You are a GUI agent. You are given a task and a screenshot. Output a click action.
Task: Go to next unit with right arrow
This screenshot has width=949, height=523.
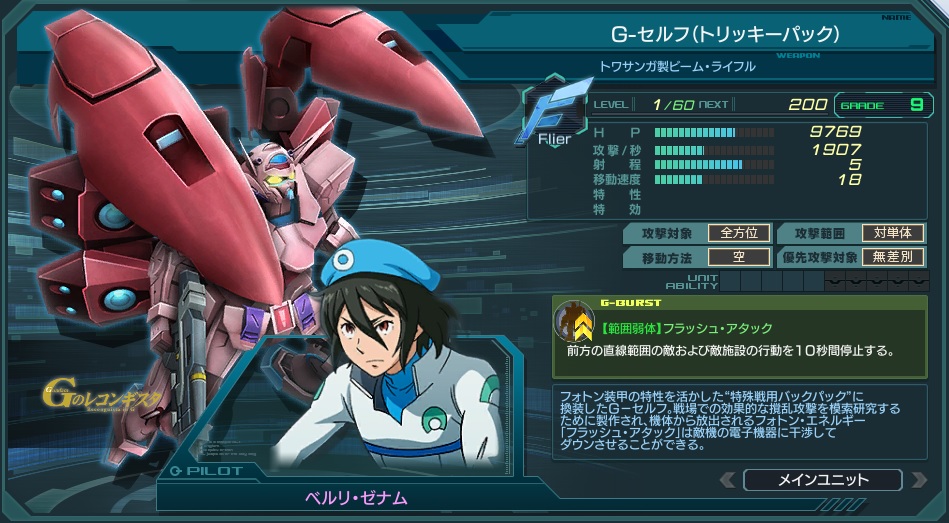coord(918,480)
